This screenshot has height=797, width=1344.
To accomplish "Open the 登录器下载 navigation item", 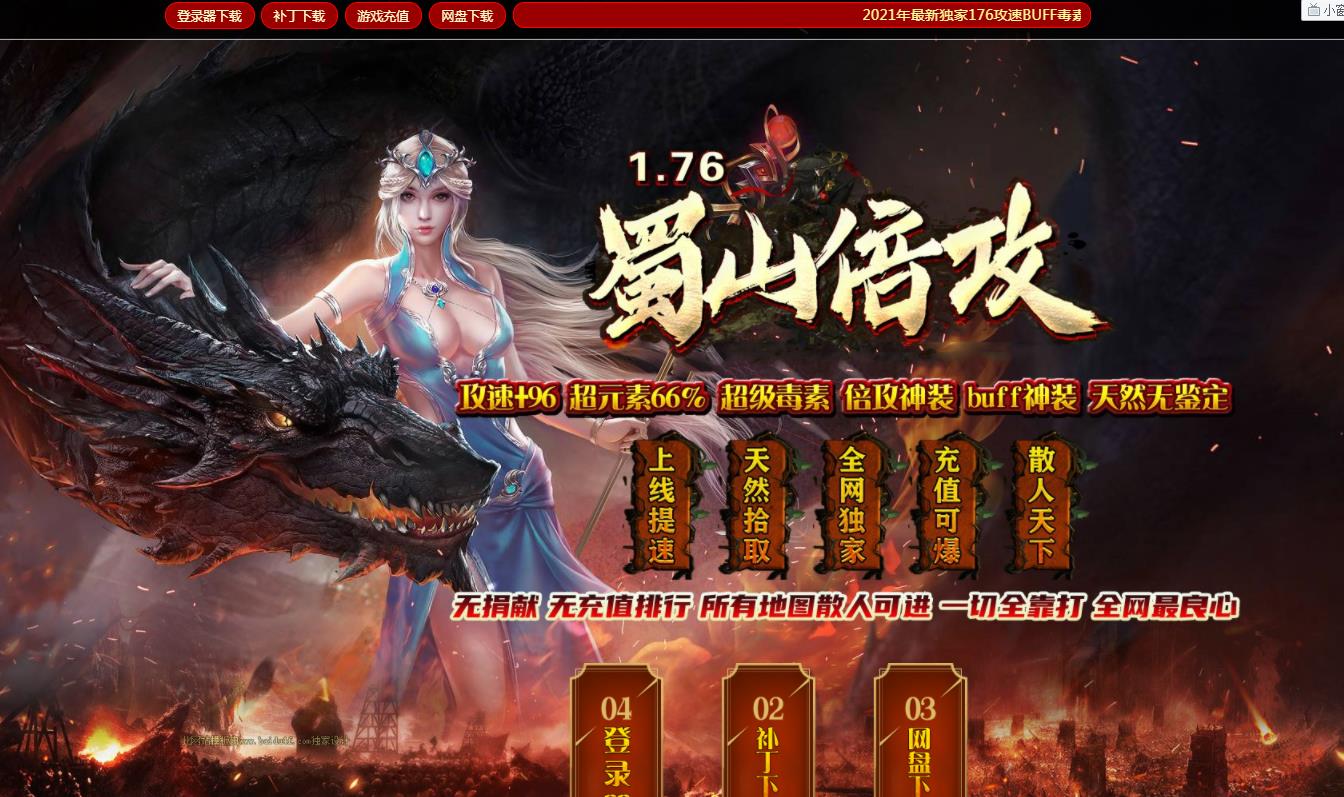I will click(209, 15).
